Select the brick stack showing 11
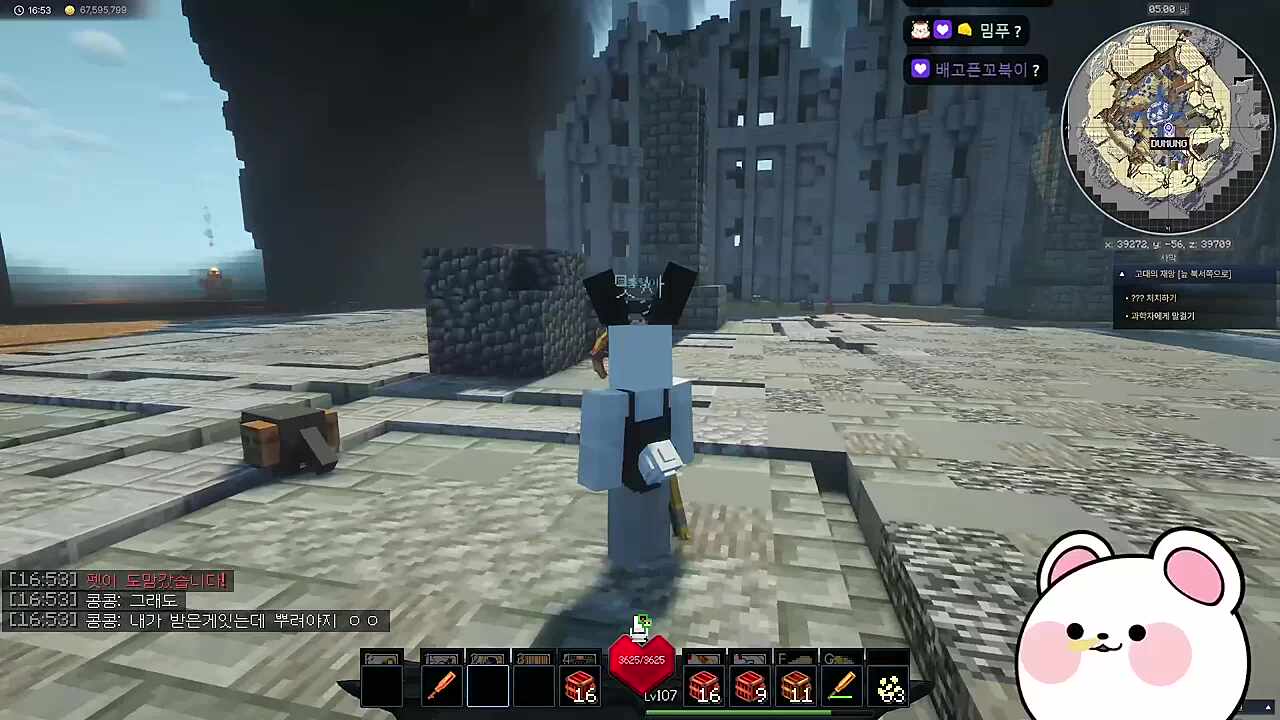This screenshot has width=1280, height=720. 796,686
